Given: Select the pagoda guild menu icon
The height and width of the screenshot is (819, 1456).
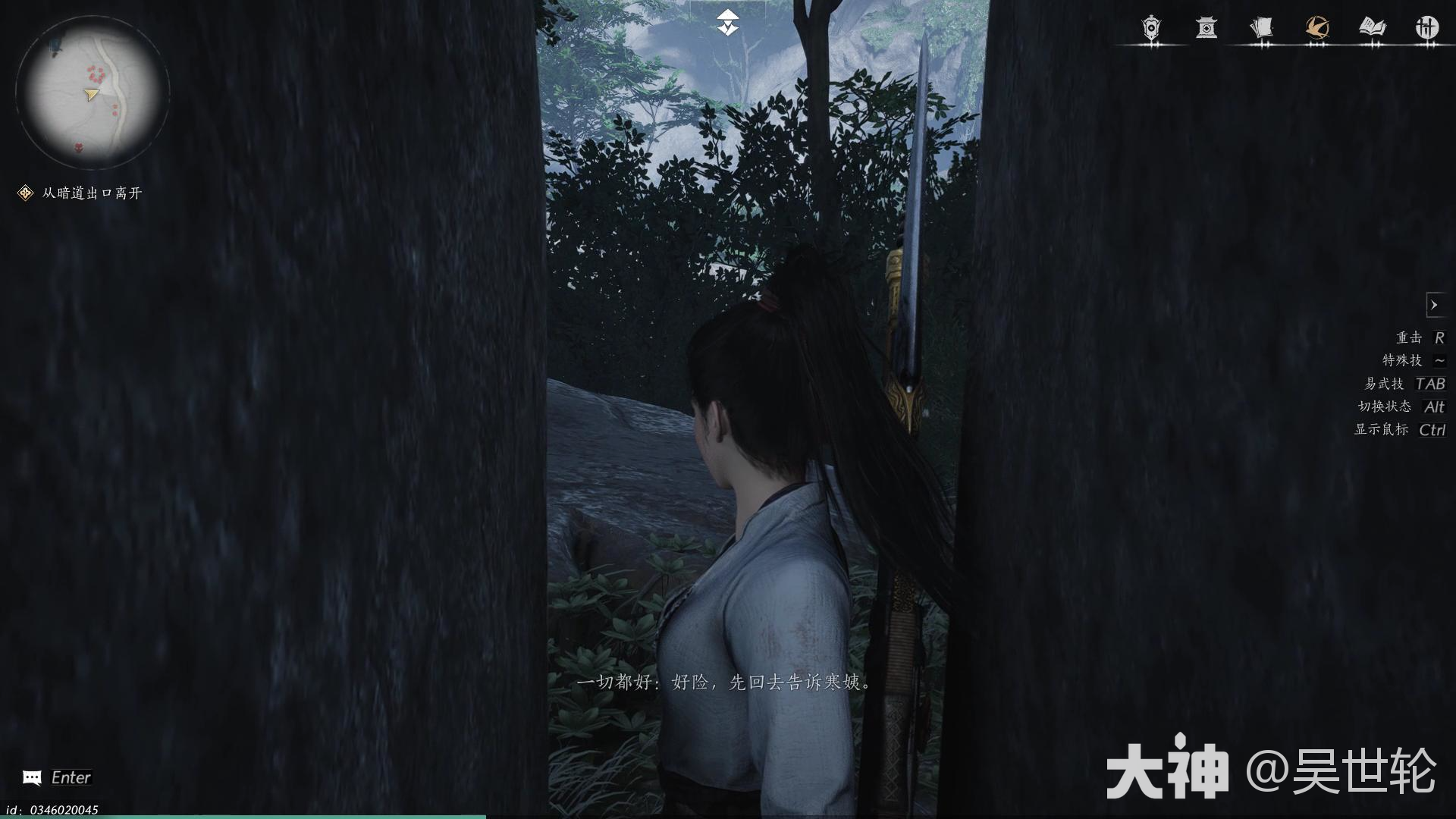Looking at the screenshot, I should (x=1208, y=29).
